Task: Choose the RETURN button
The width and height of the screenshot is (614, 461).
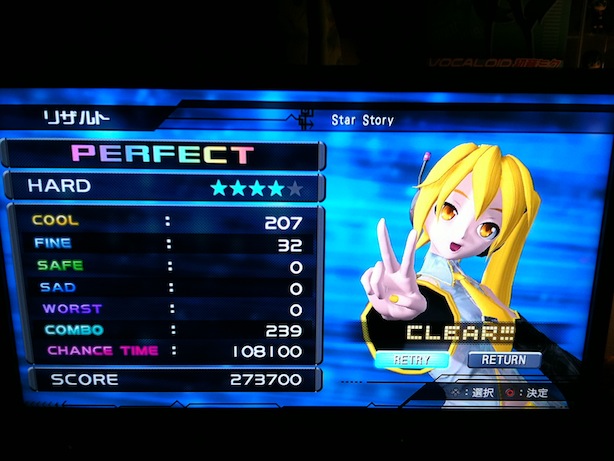Action: click(x=504, y=359)
